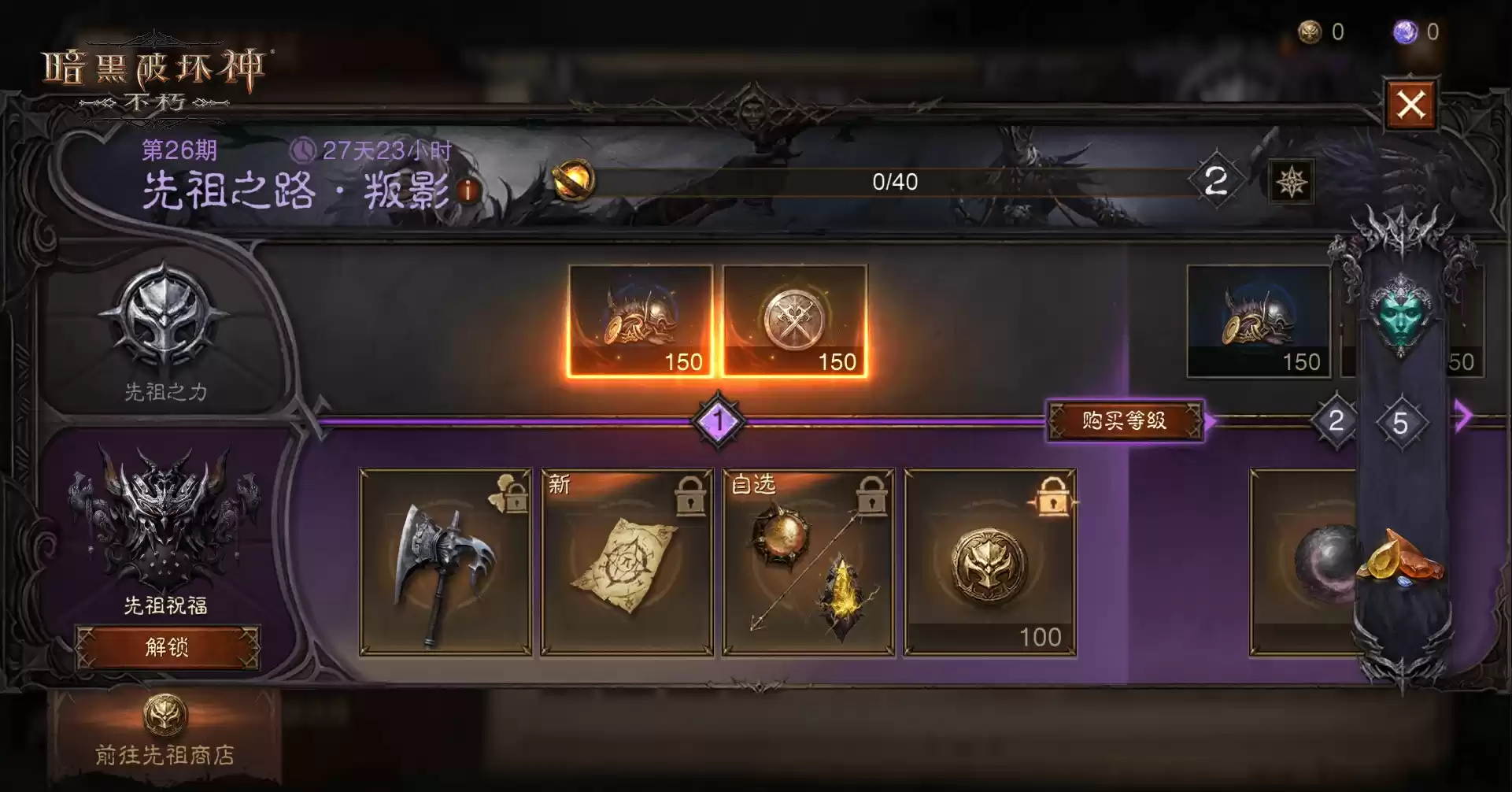Click the 购买等级 button
The image size is (1512, 792).
pos(1126,418)
